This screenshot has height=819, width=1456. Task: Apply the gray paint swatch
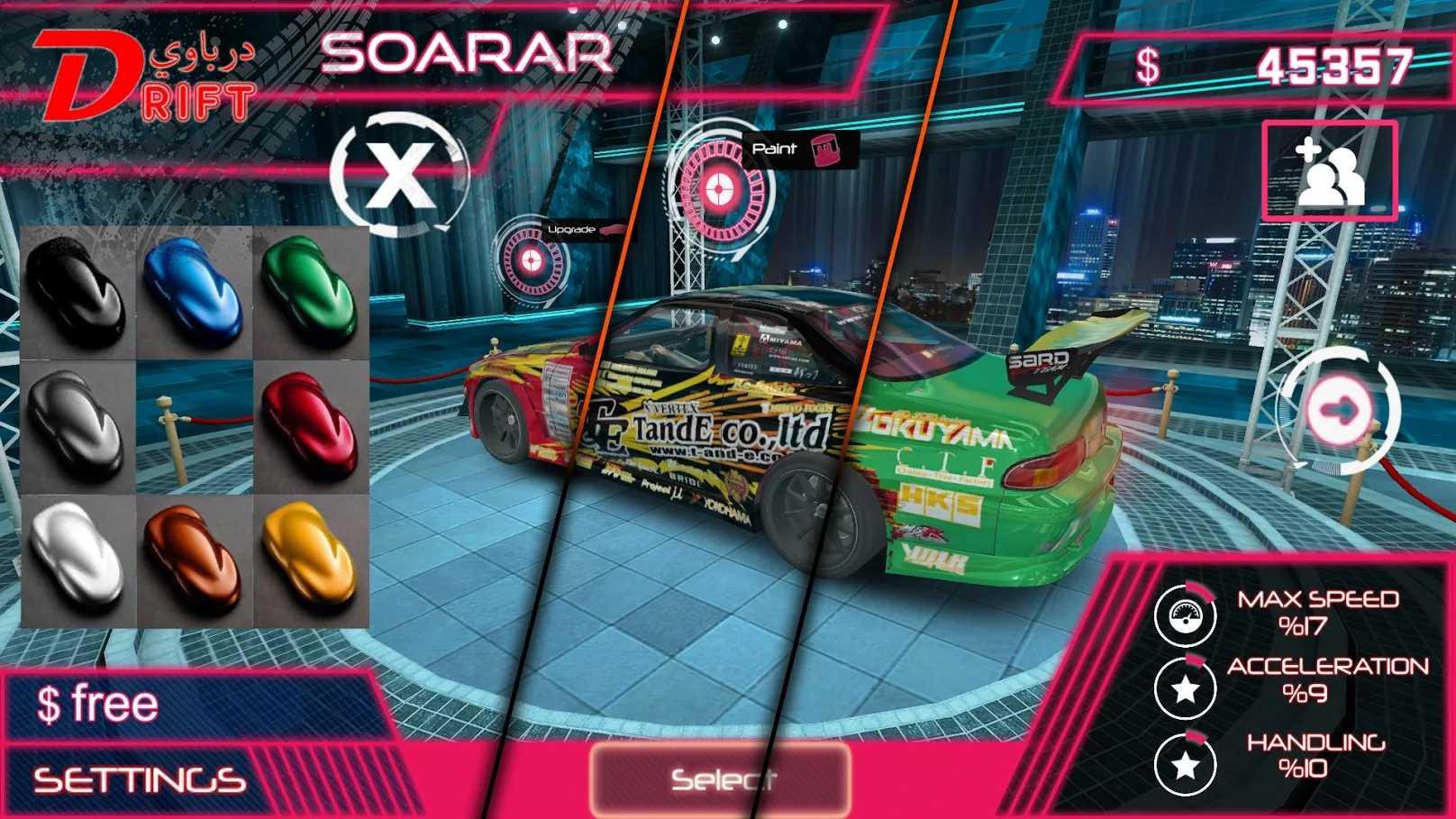77,426
